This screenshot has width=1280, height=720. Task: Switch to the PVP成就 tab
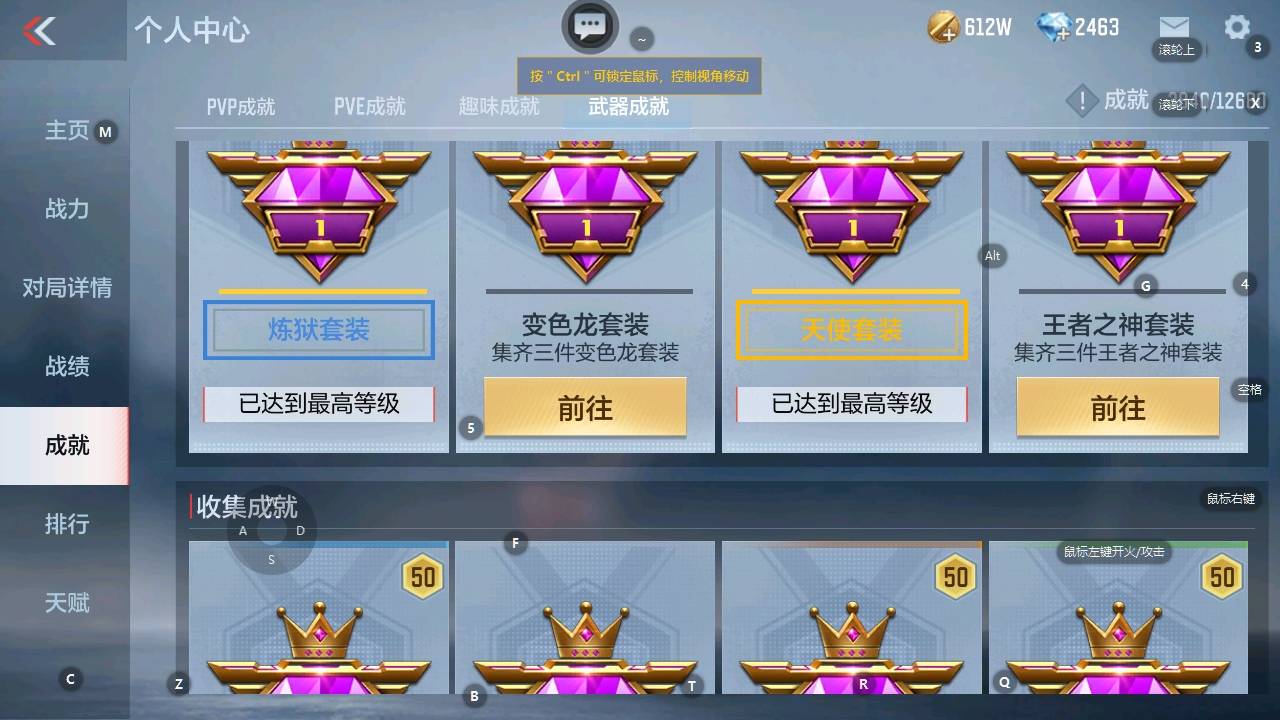pos(240,105)
